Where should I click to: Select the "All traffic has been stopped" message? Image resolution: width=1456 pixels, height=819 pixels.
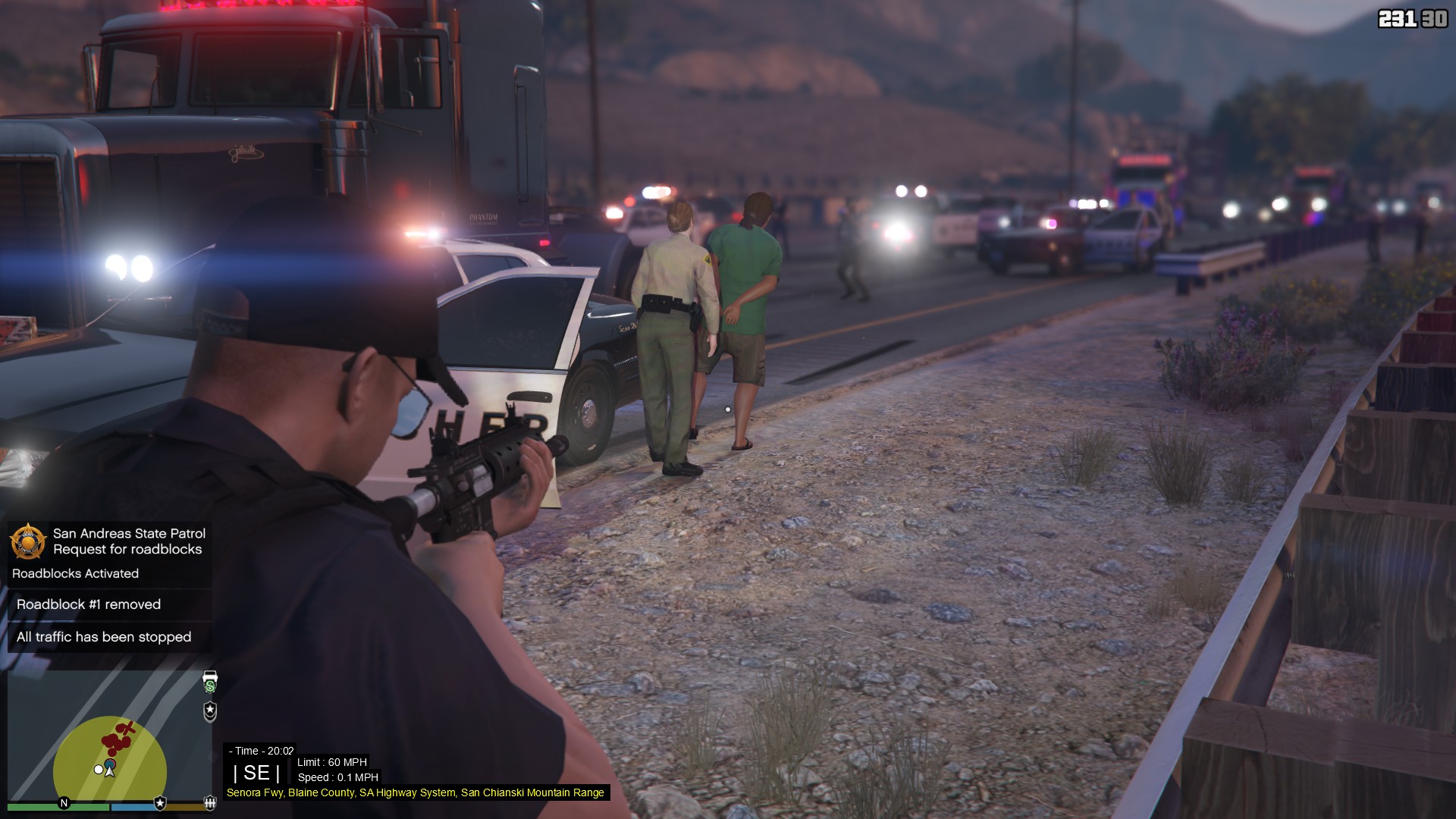tap(104, 637)
